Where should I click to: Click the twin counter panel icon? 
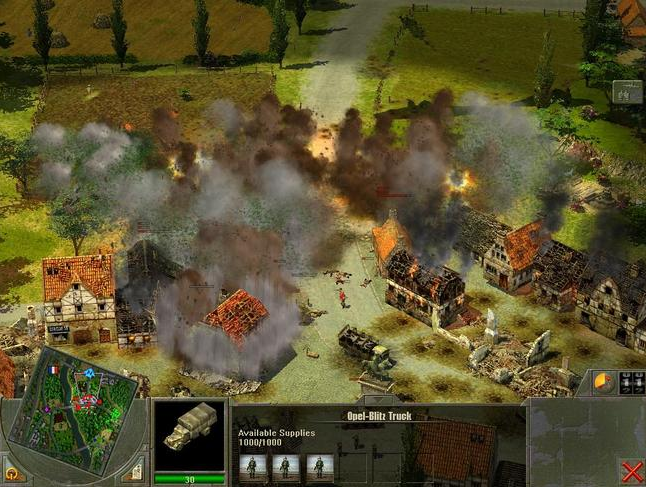(631, 384)
